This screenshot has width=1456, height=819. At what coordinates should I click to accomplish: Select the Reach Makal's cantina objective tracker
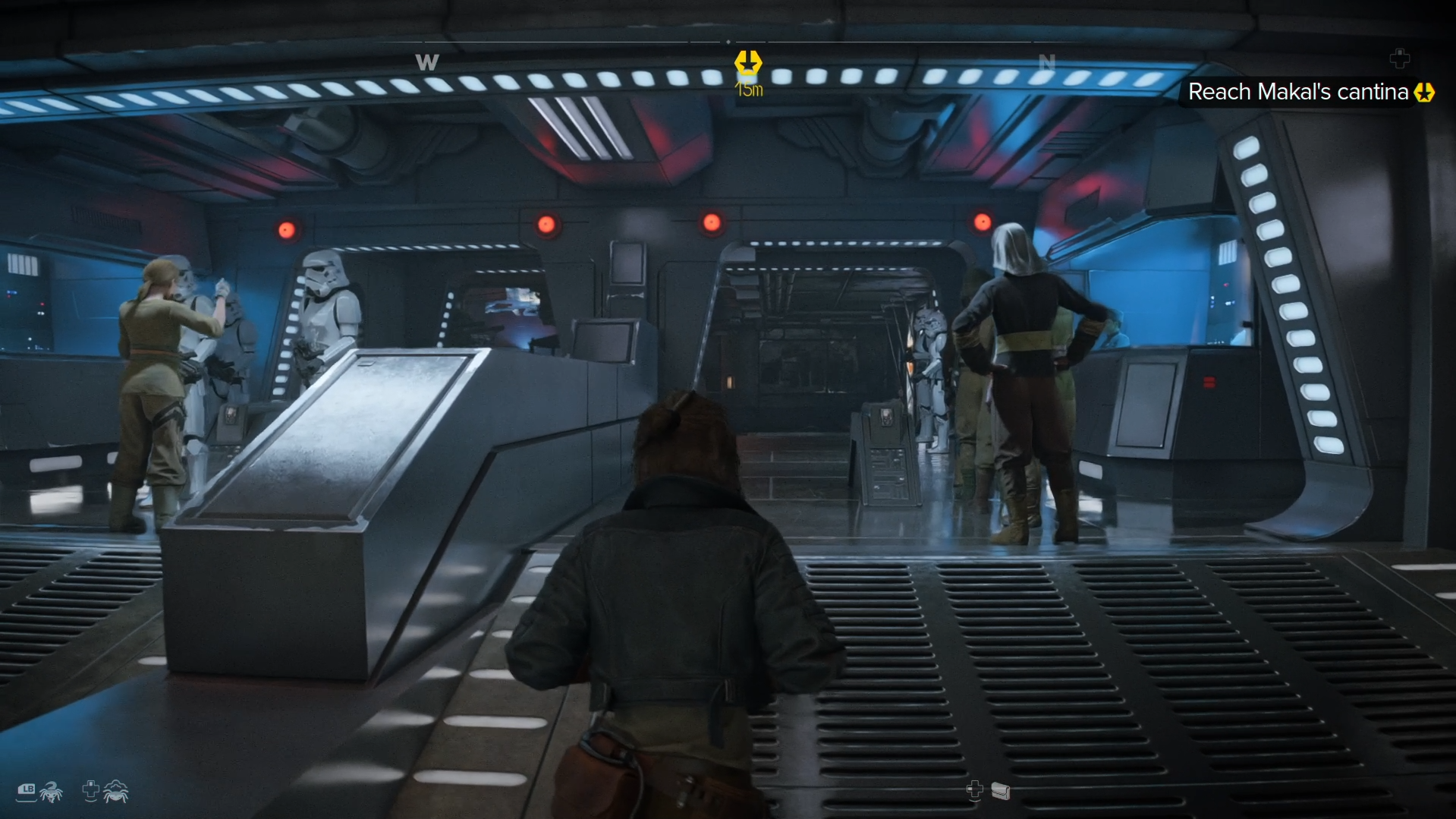click(x=1298, y=92)
